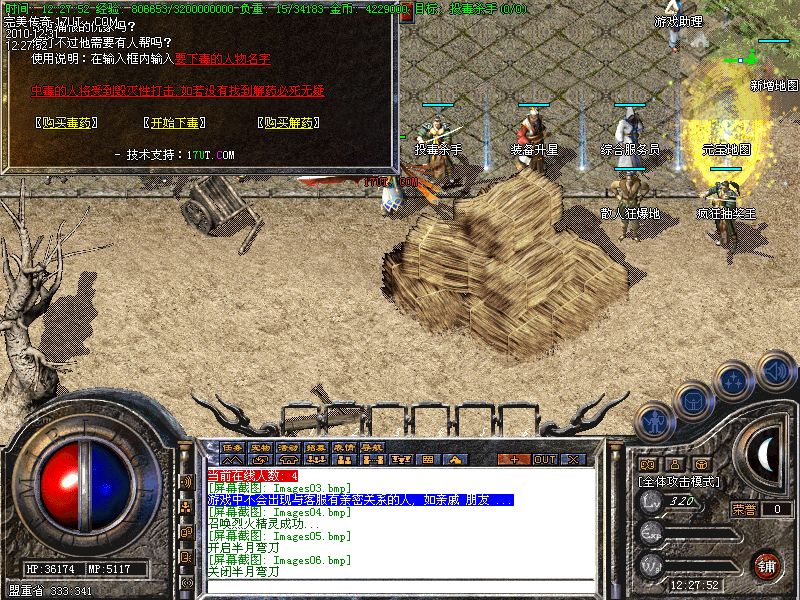
Task: Switch to the 宠物 tab
Action: pyautogui.click(x=261, y=447)
